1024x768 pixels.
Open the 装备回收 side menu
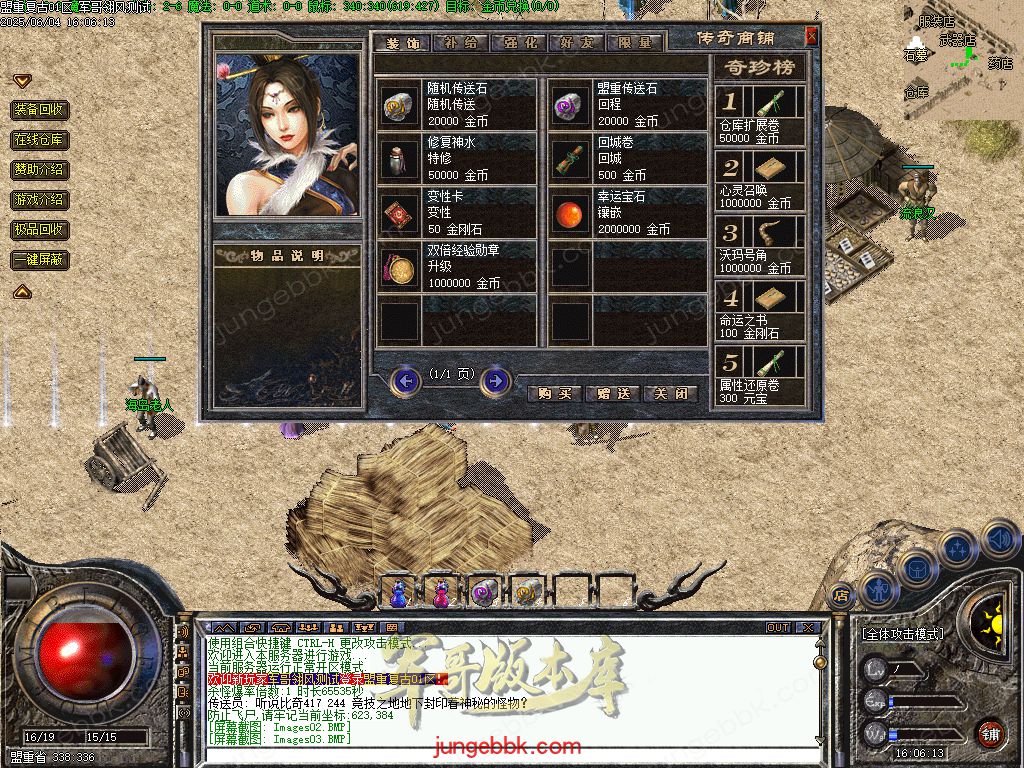point(40,110)
